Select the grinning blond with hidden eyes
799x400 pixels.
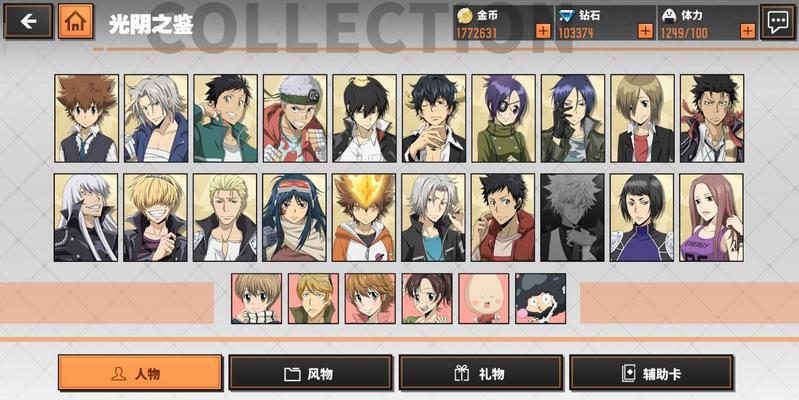coord(155,217)
